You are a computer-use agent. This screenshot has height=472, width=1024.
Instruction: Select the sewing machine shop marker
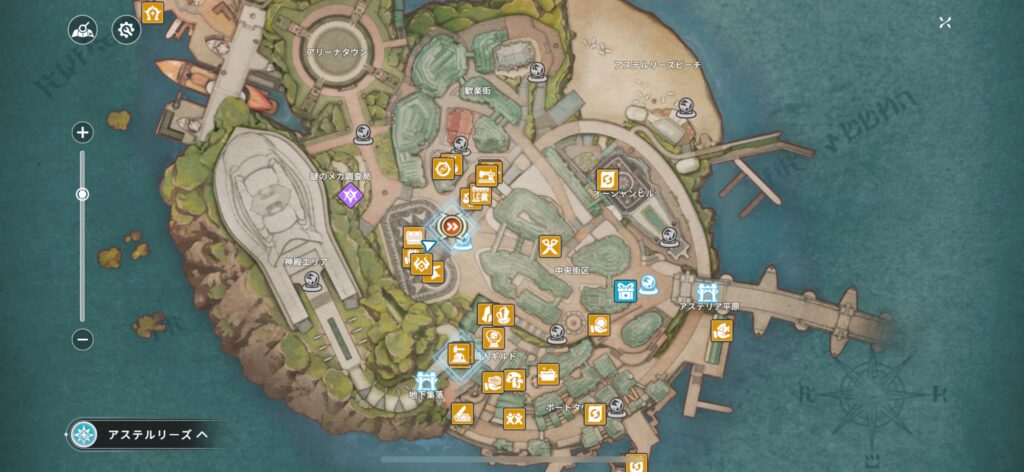tap(487, 175)
